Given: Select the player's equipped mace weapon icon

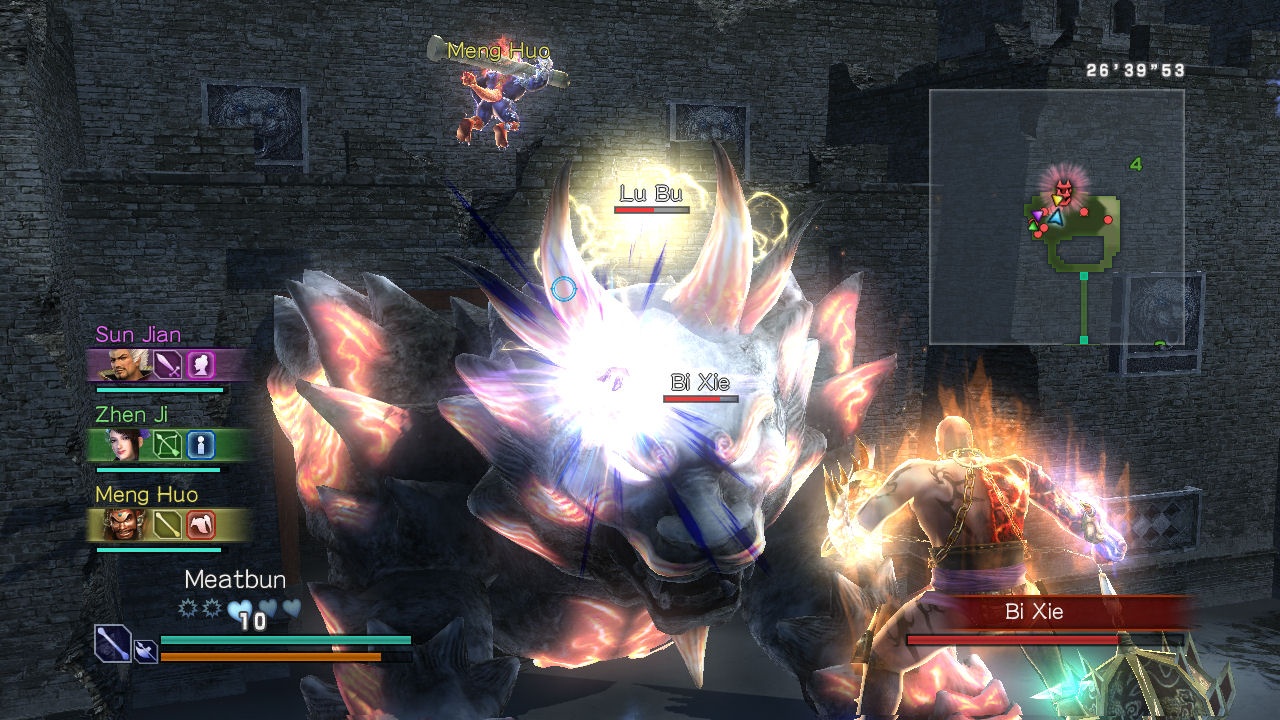Looking at the screenshot, I should click(x=113, y=643).
